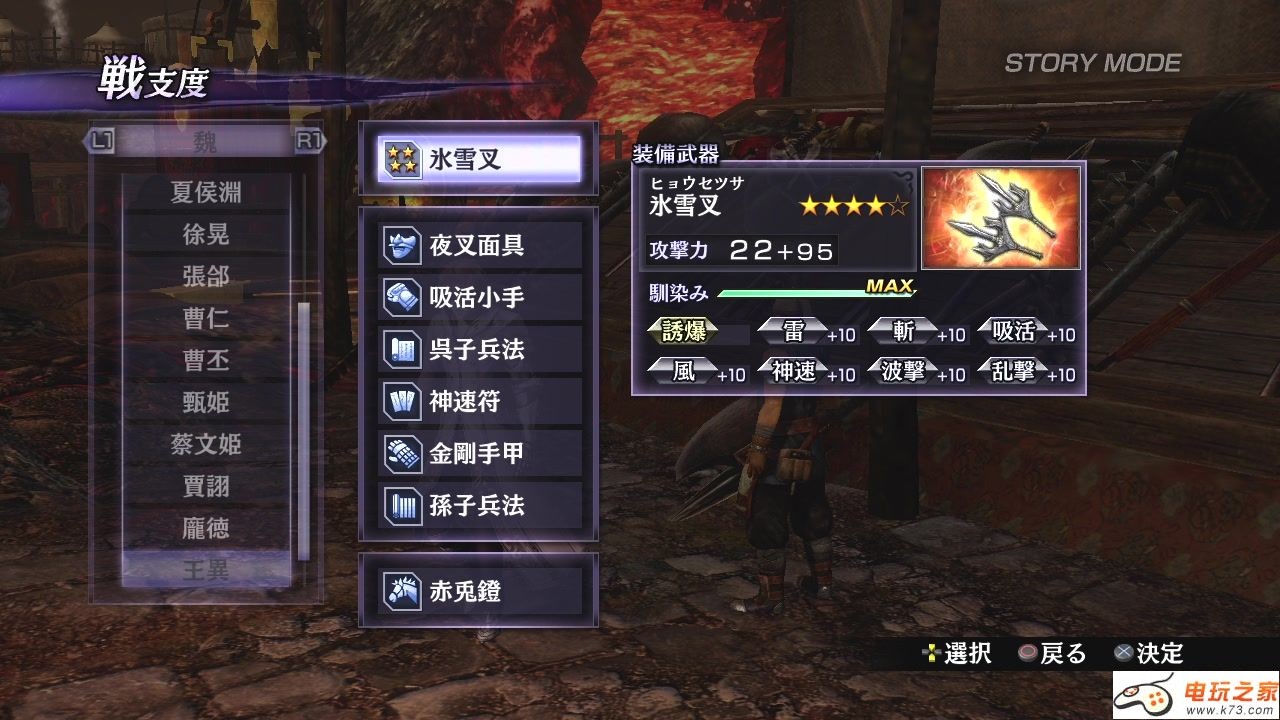This screenshot has height=720, width=1280.
Task: Select the 龐德 character entry
Action: coord(206,528)
